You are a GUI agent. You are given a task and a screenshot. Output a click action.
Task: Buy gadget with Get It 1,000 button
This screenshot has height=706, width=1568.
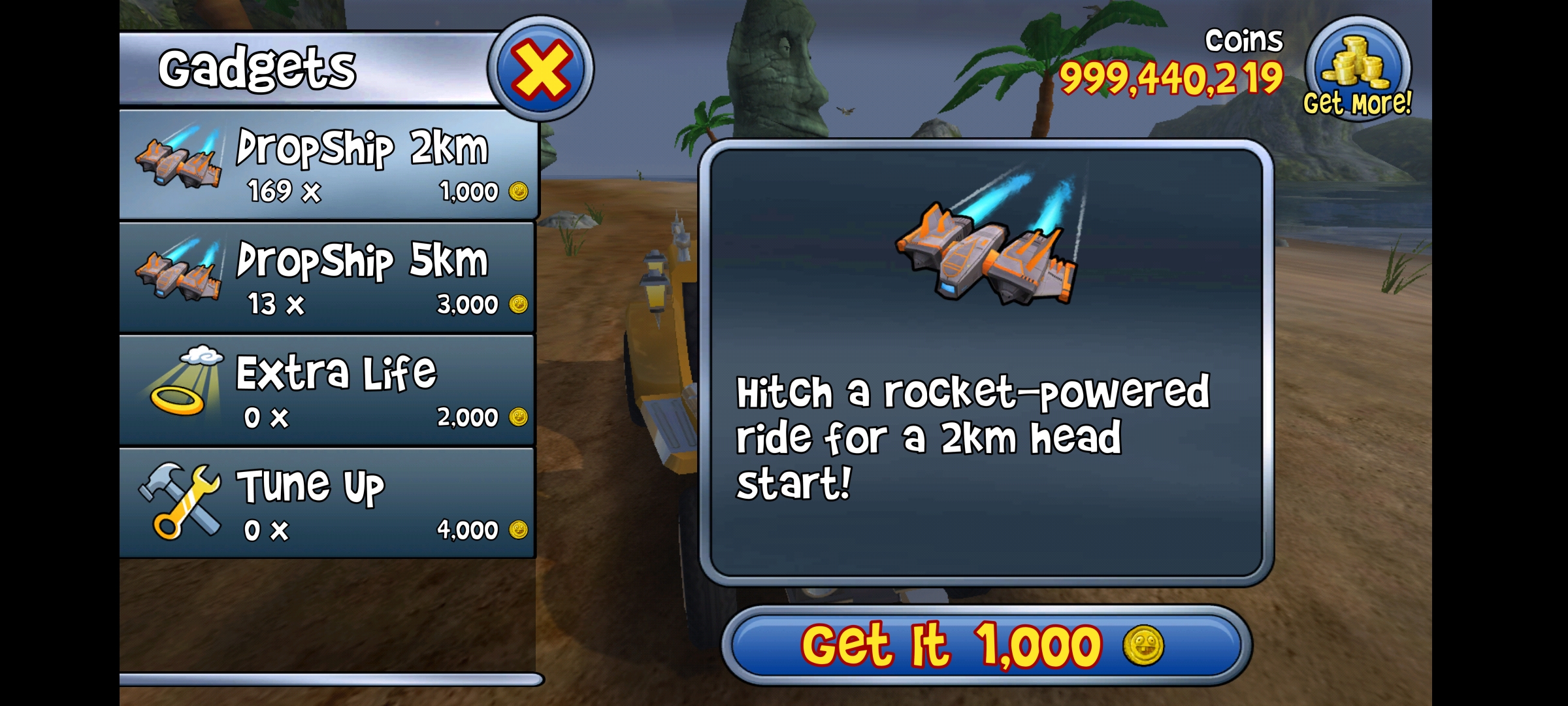click(987, 645)
